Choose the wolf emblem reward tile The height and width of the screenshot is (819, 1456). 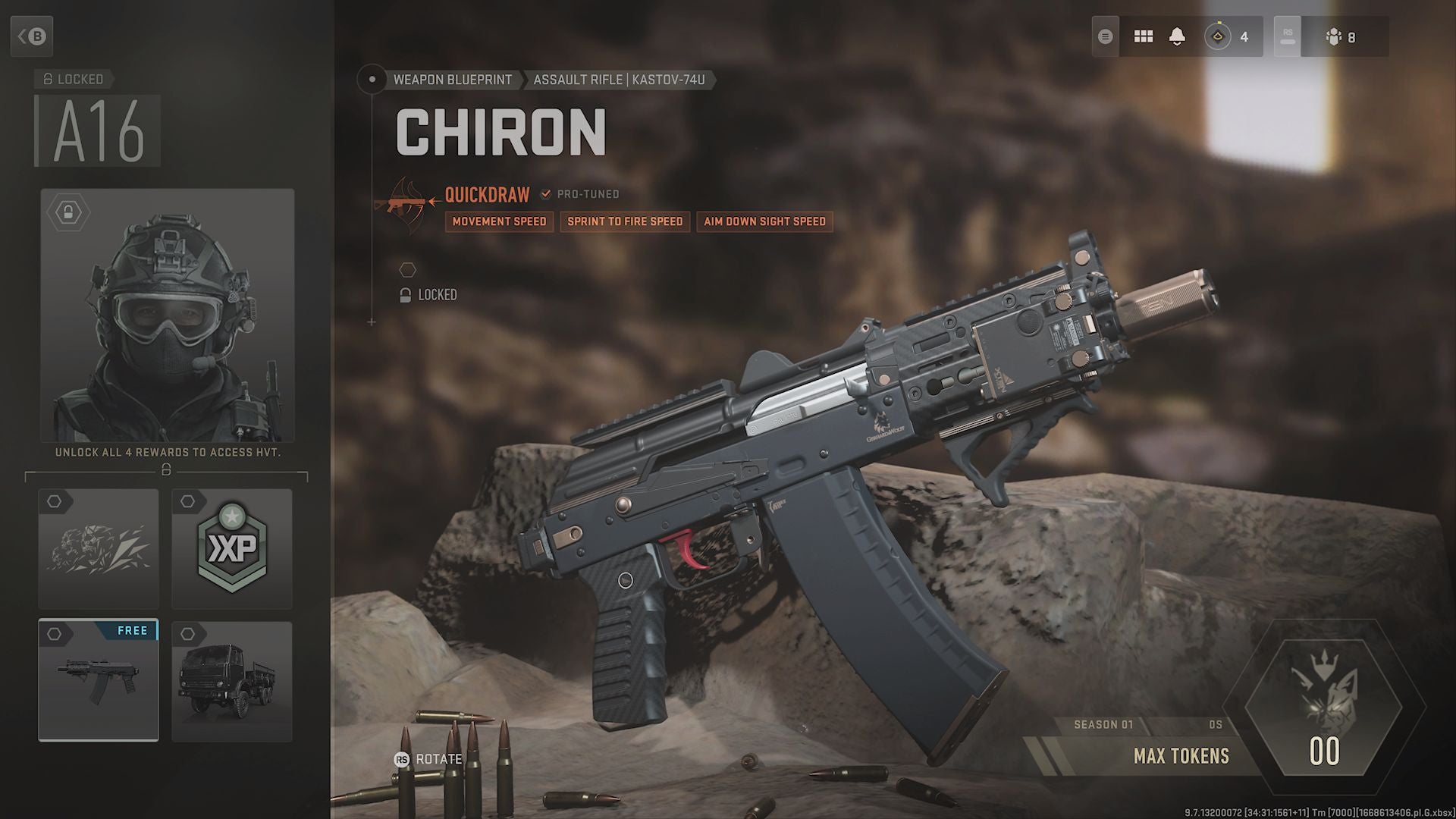(99, 548)
